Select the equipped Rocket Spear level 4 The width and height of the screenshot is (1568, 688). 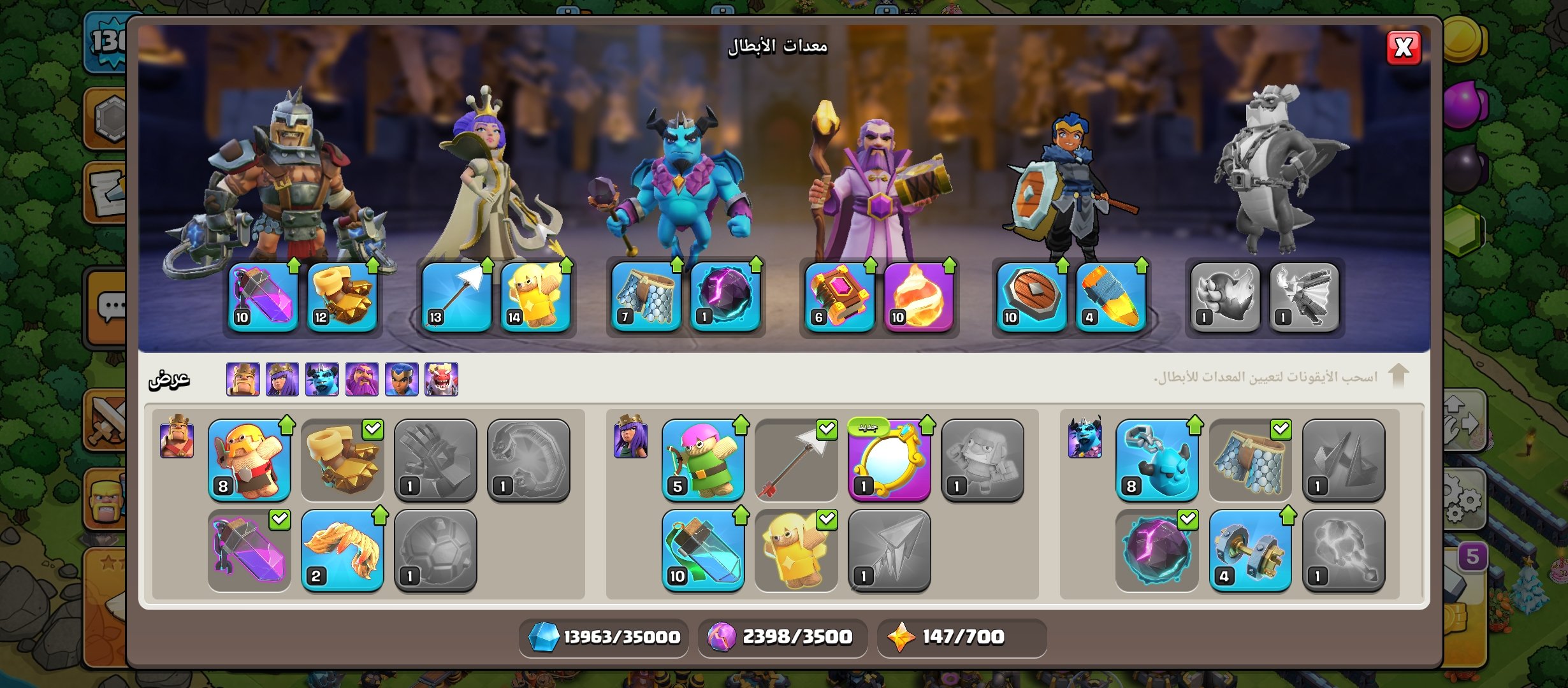point(1111,297)
